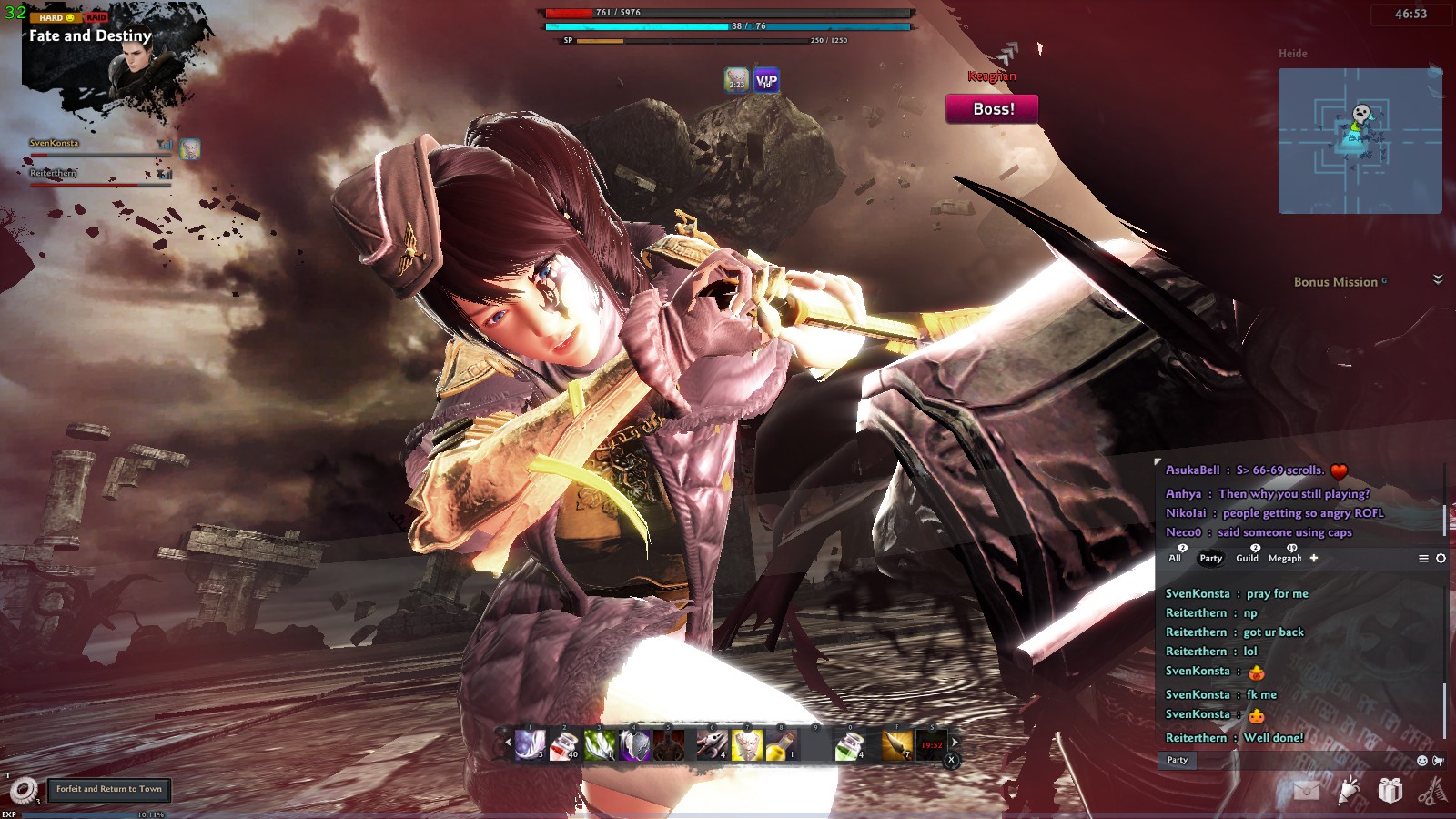Expand the quickslot bar right arrow
1456x819 pixels.
pos(954,742)
